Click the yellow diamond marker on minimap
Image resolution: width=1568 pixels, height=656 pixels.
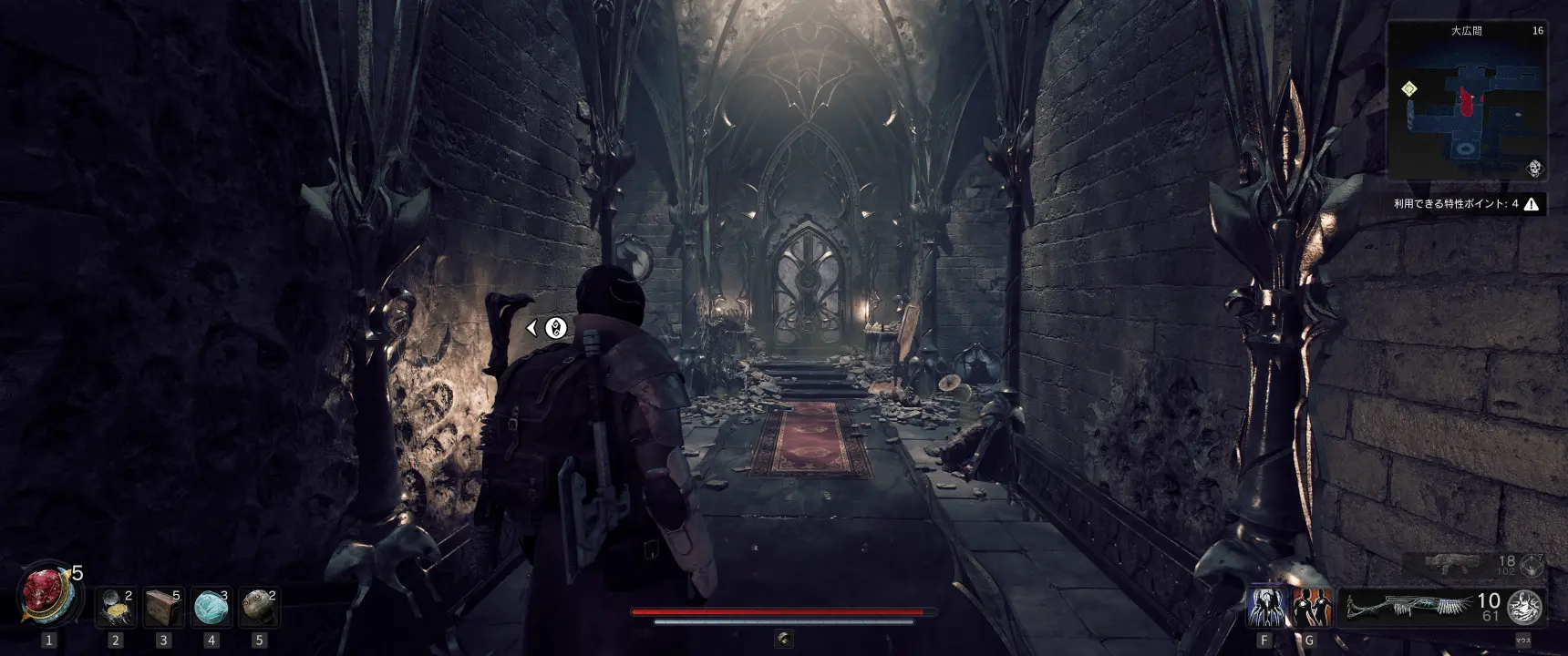1409,89
